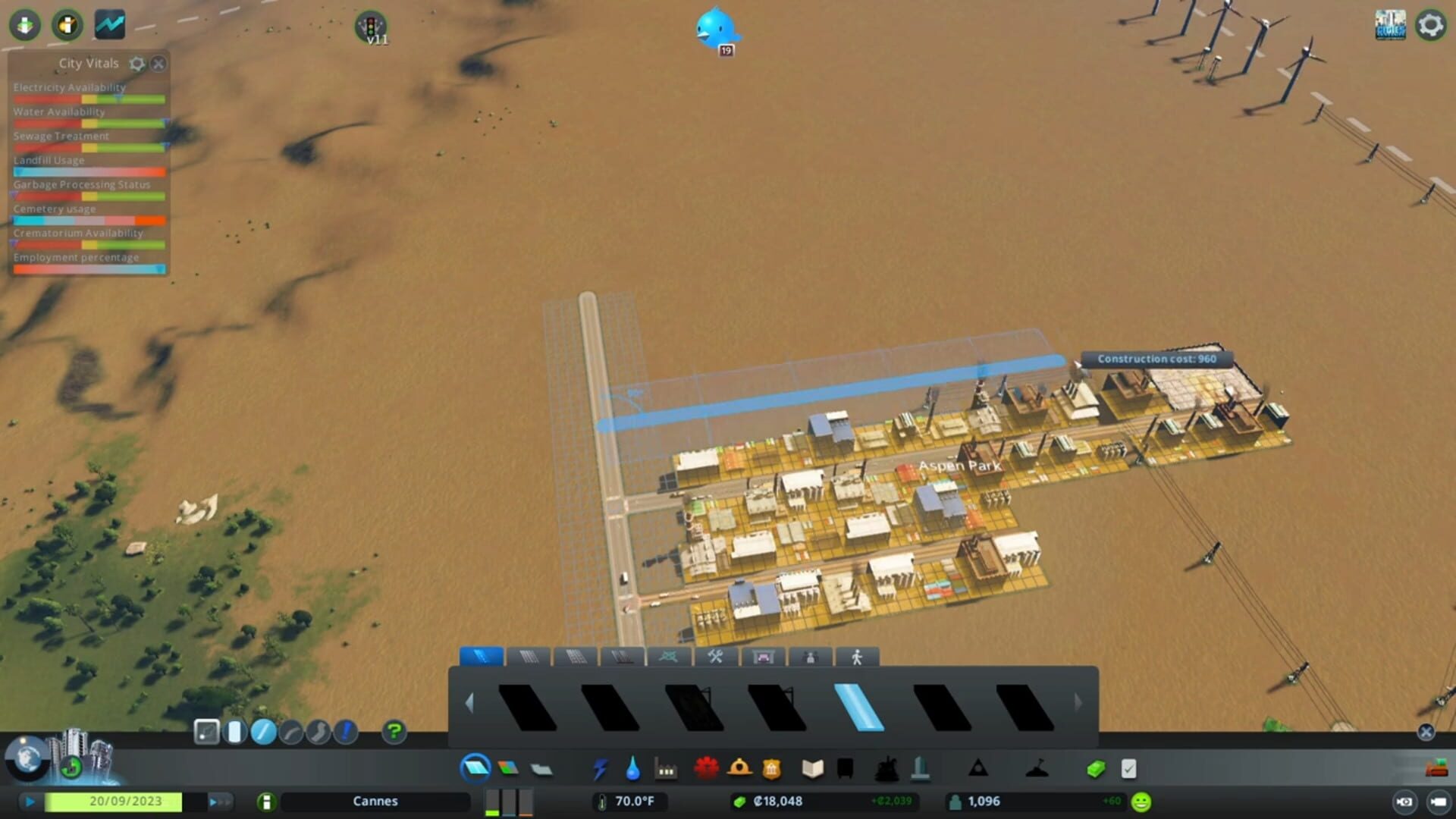Switch to the pedestrian paths tab
This screenshot has width=1456, height=819.
[856, 657]
